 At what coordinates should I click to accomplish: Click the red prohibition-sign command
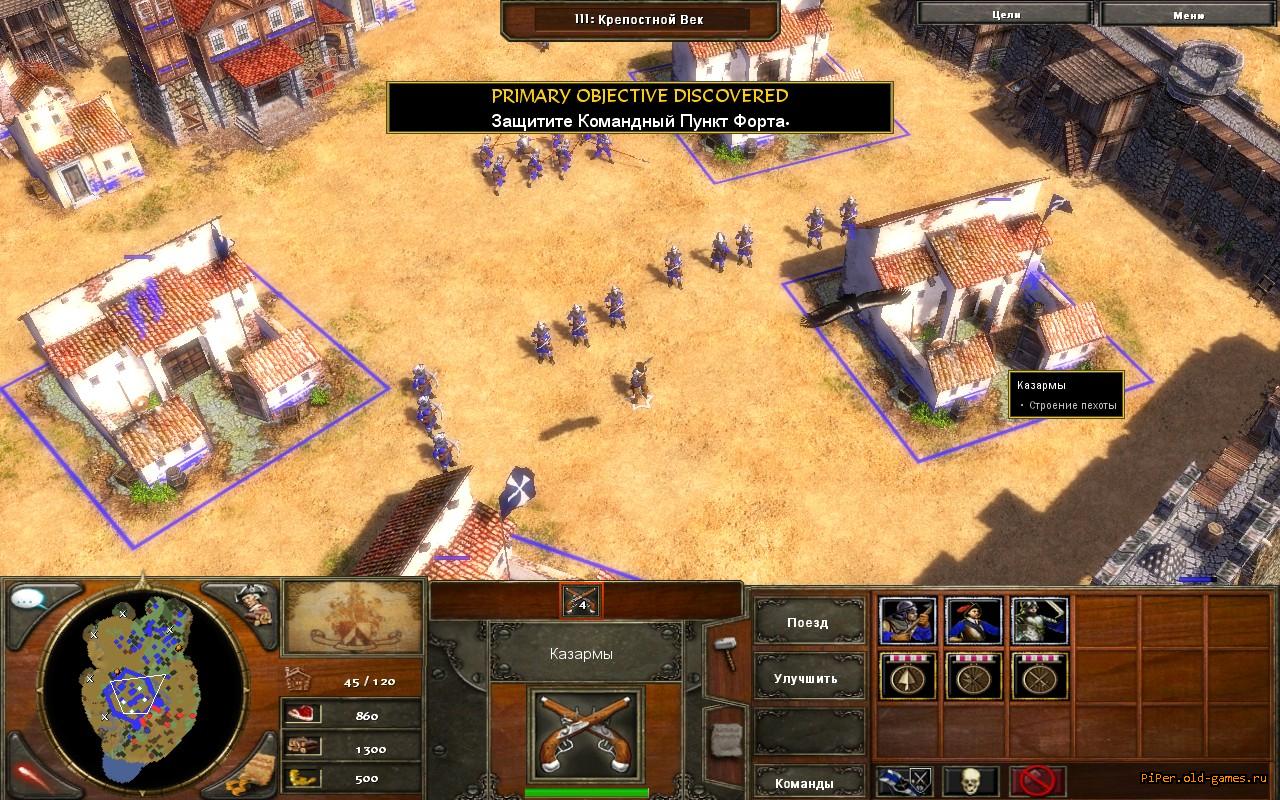(1036, 780)
